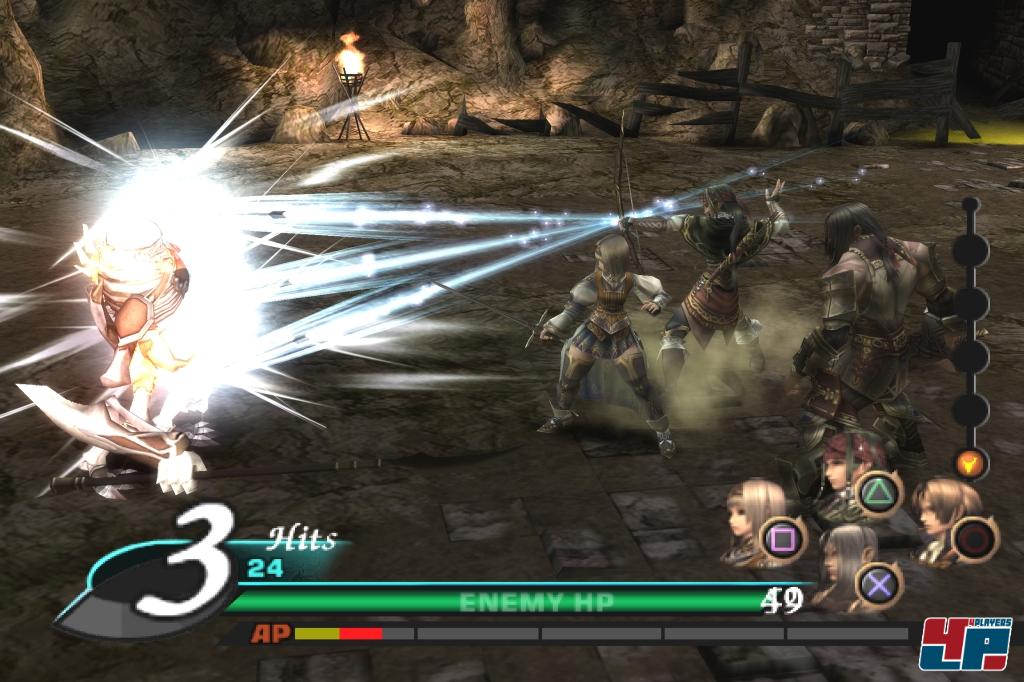Click the glowing orange orb on the gauge

969,463
